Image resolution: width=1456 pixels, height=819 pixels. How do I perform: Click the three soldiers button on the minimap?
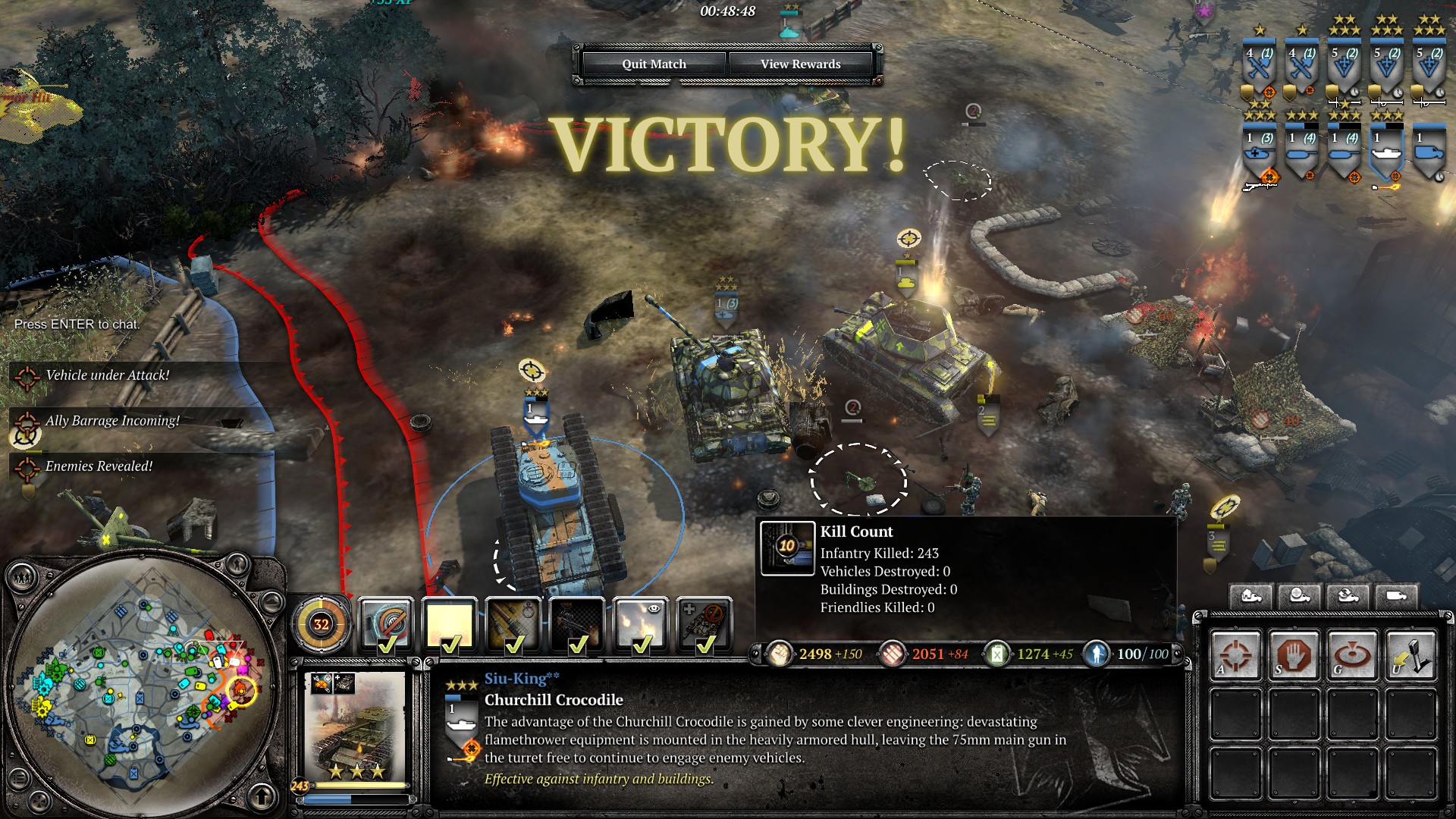click(x=21, y=579)
